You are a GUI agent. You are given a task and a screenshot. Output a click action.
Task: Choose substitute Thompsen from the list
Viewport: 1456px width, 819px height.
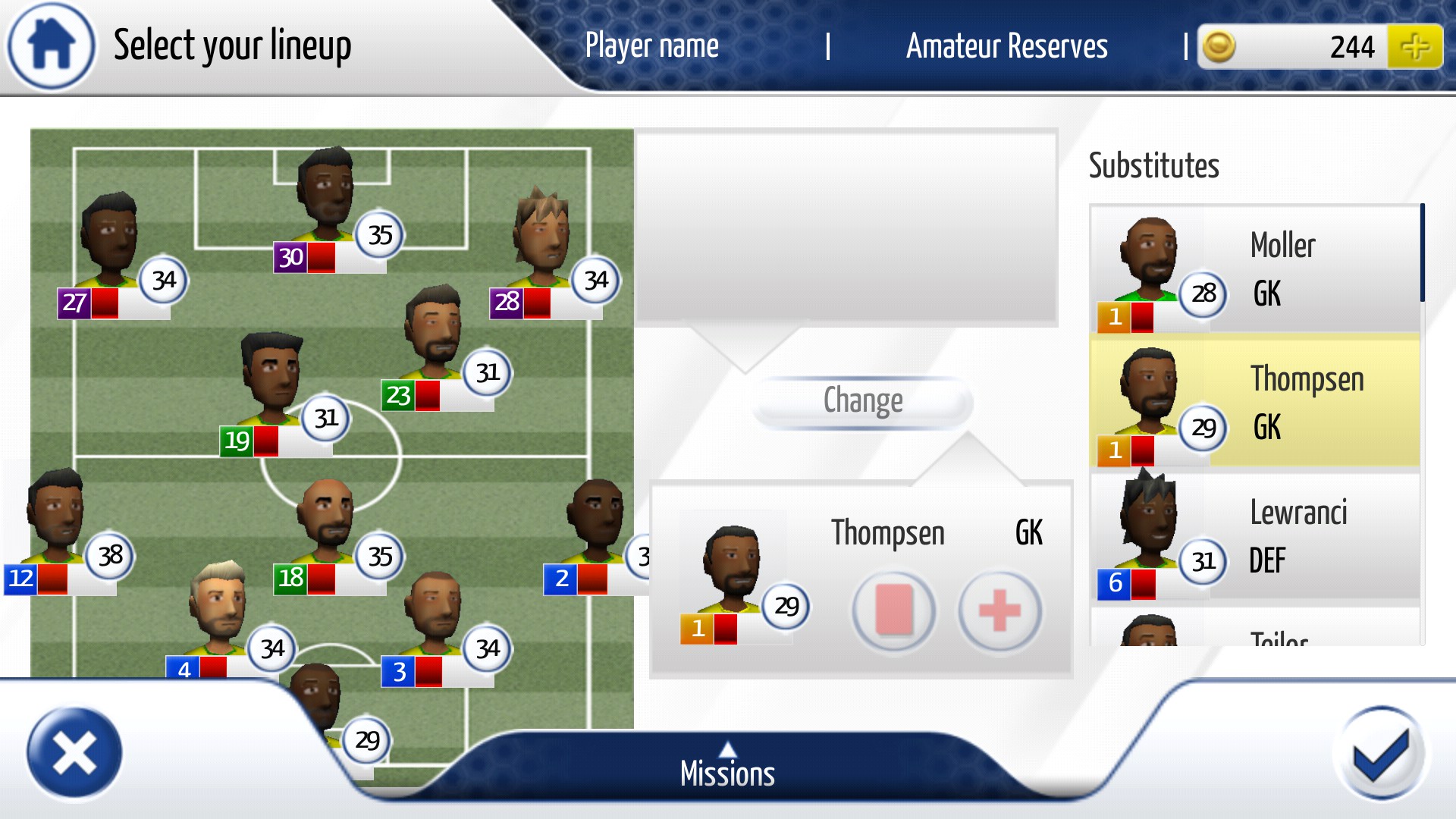(1255, 403)
